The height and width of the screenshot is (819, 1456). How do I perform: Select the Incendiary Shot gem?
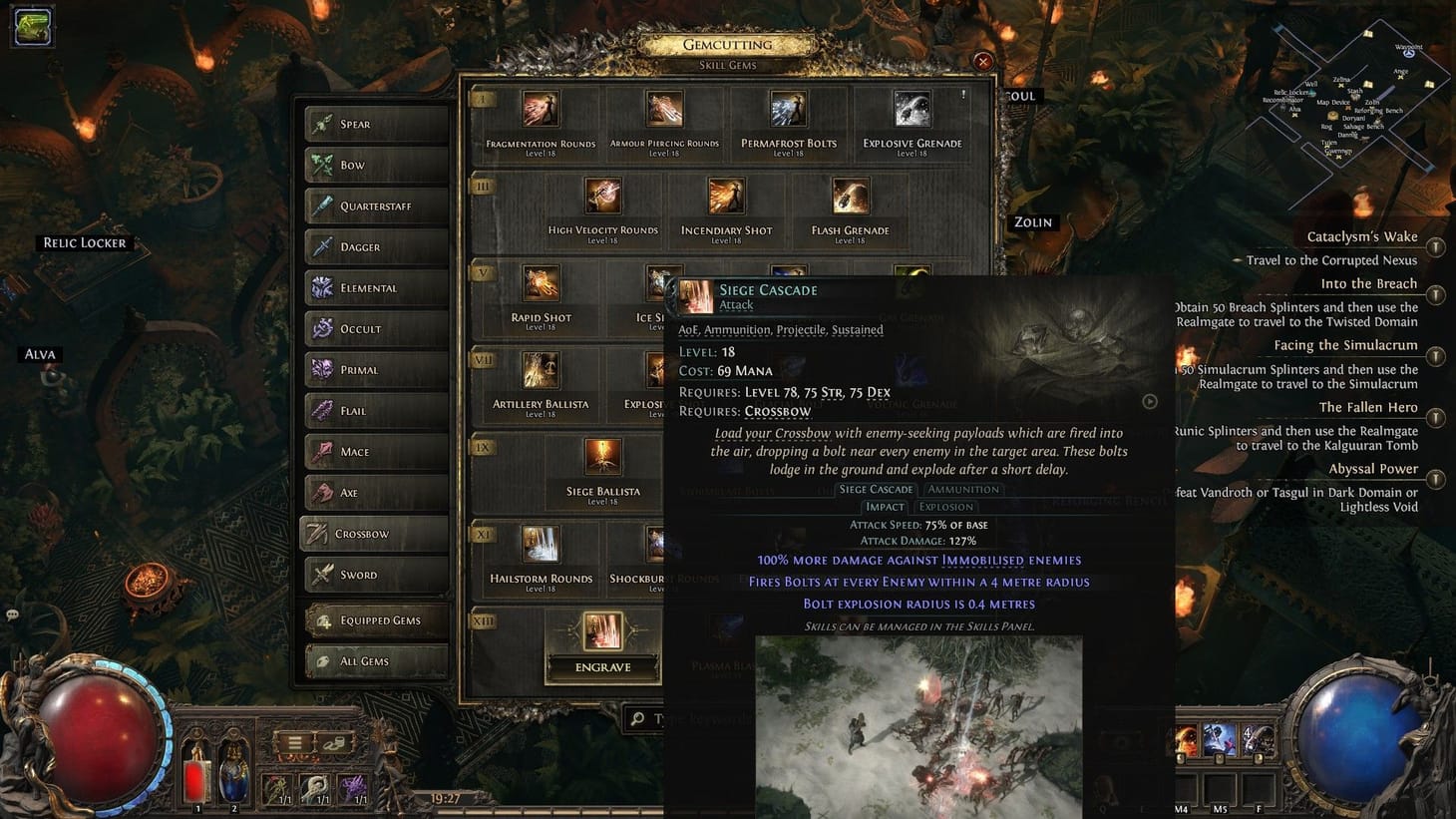(x=727, y=195)
